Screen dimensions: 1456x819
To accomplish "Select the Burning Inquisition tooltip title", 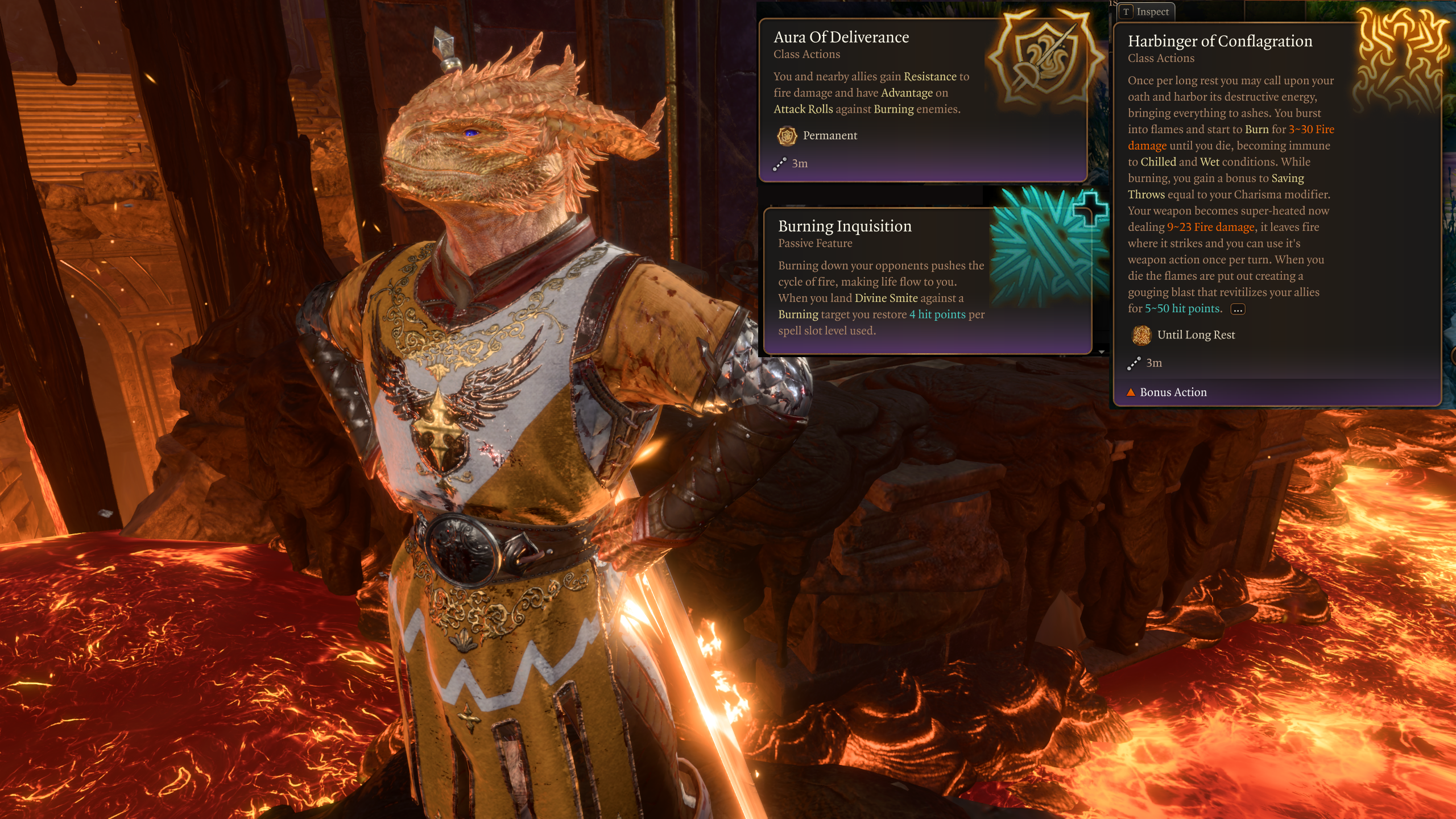I will [845, 226].
